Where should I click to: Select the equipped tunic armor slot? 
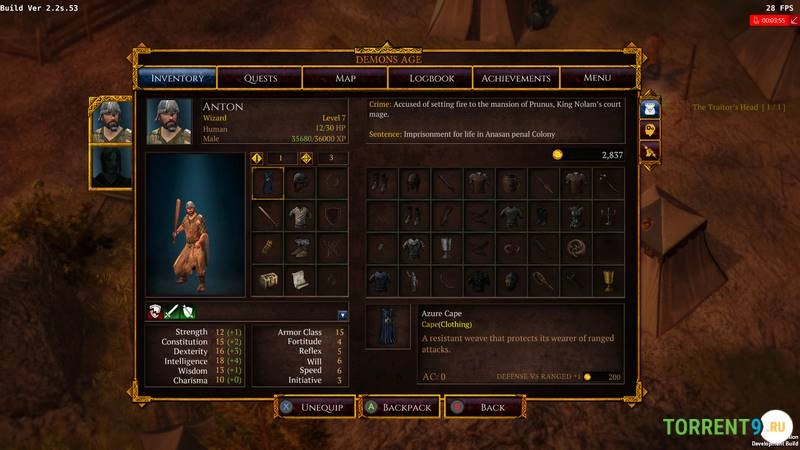click(300, 216)
